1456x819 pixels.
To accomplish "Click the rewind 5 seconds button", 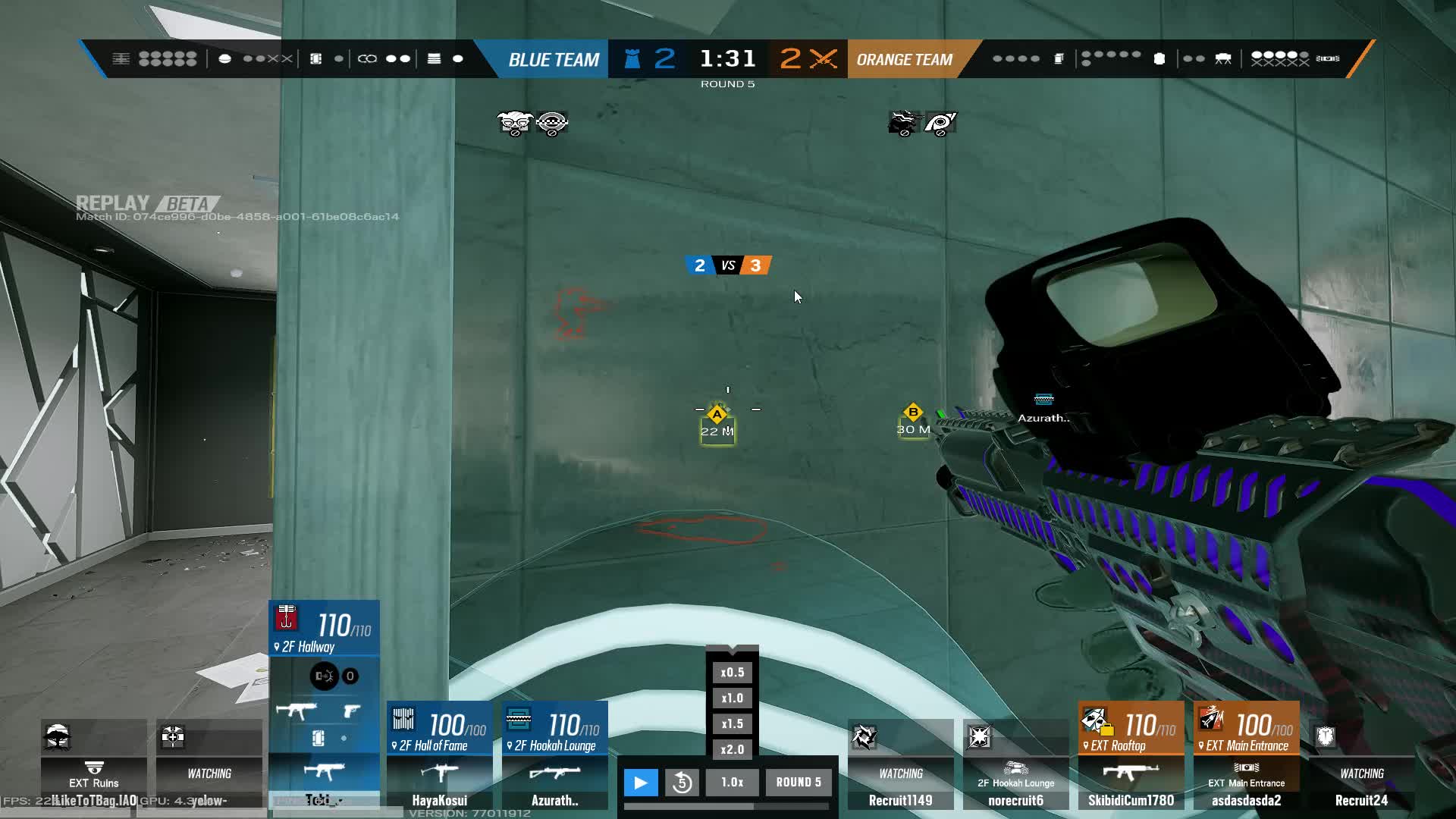I will tap(682, 782).
